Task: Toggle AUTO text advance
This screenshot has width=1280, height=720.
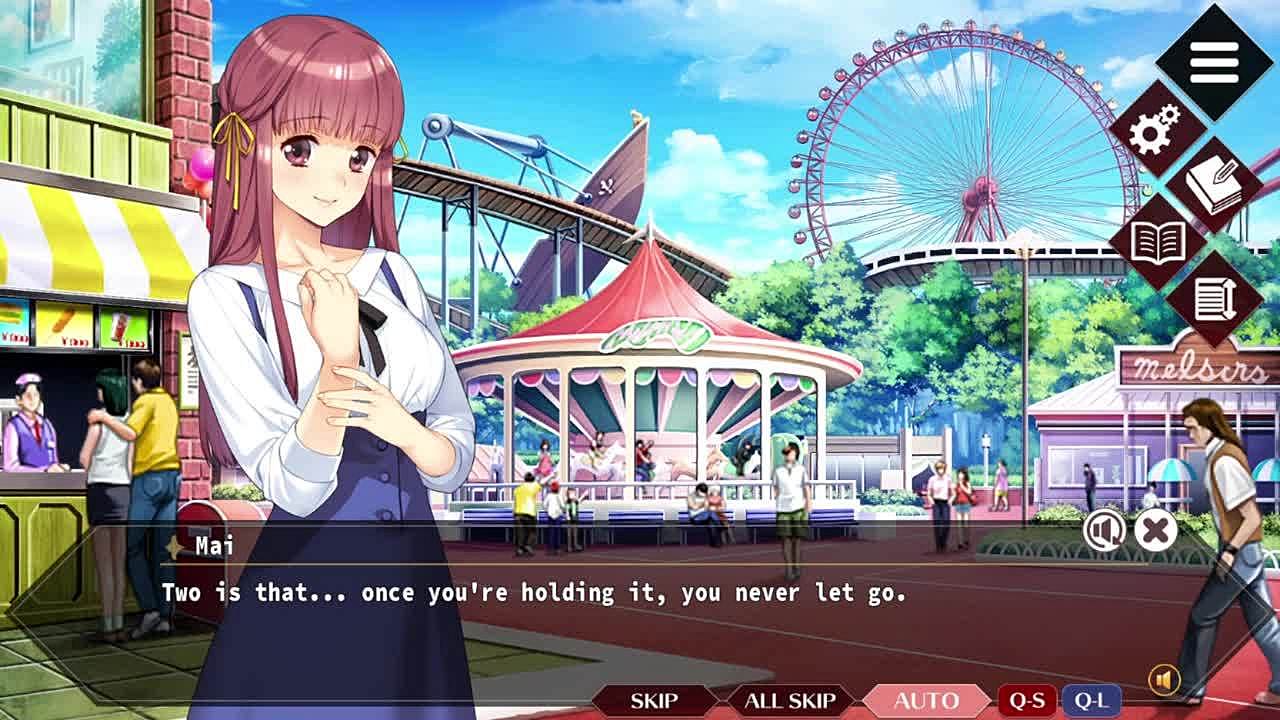Action: pyautogui.click(x=926, y=701)
